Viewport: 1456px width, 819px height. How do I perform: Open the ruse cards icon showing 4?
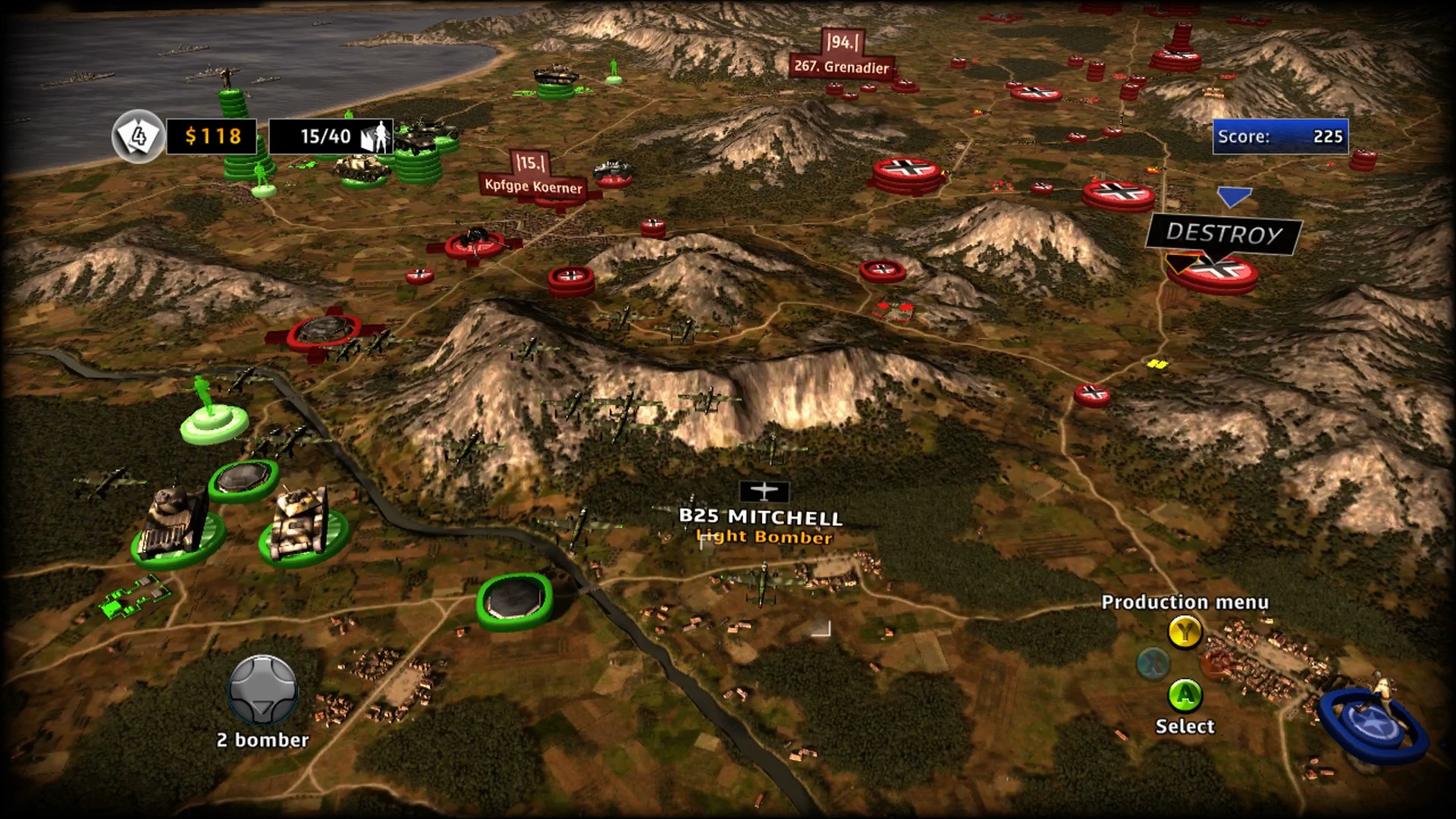tap(138, 136)
